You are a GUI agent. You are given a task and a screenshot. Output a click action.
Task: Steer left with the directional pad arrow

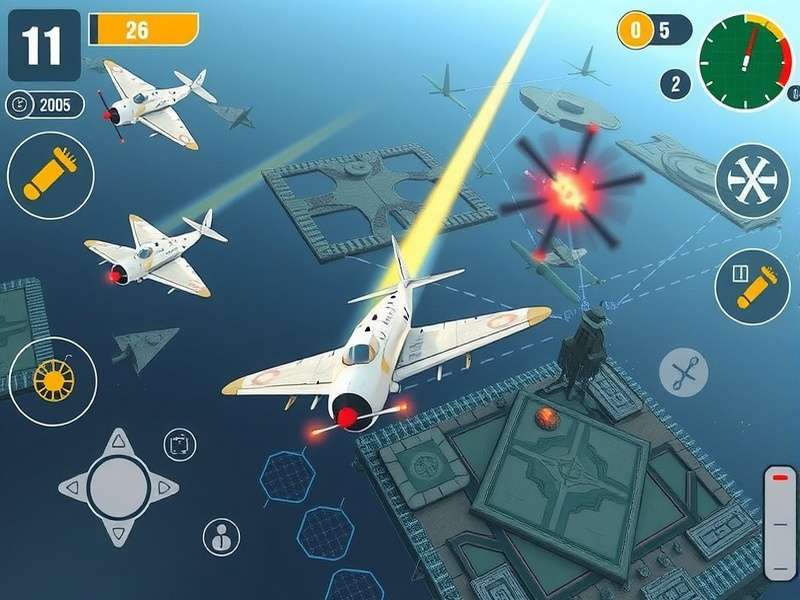[73, 487]
